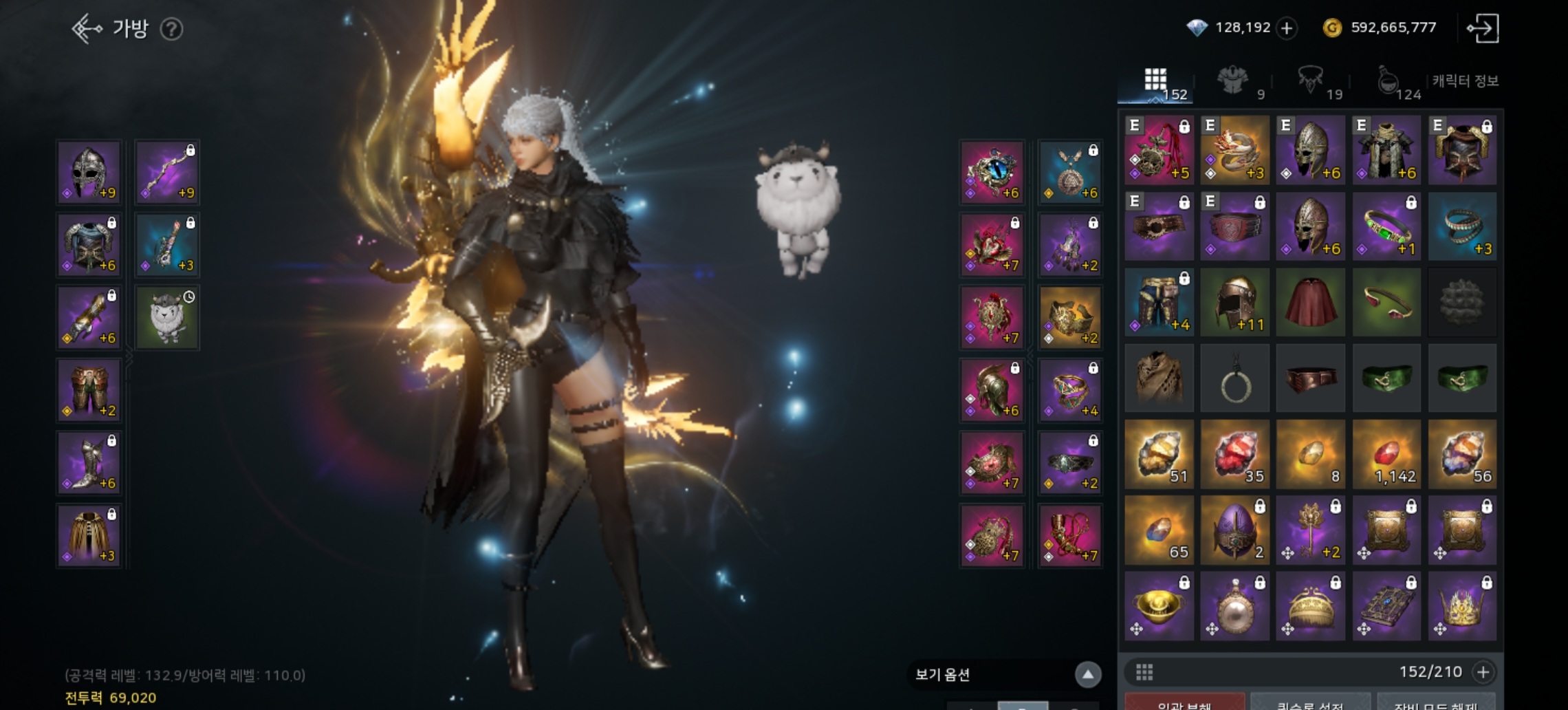The image size is (1568, 710).
Task: Pick the red cape in inventory
Action: 1310,303
